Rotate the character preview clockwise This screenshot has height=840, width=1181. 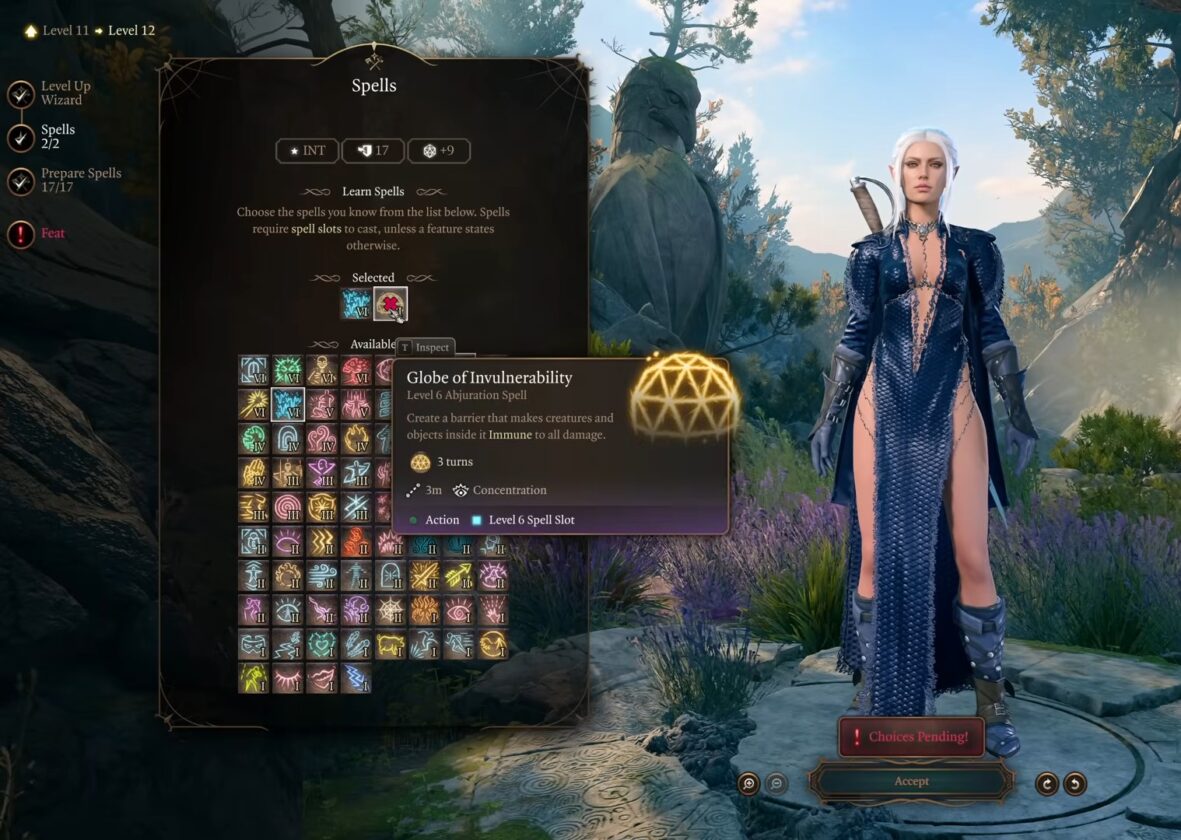[x=1047, y=784]
